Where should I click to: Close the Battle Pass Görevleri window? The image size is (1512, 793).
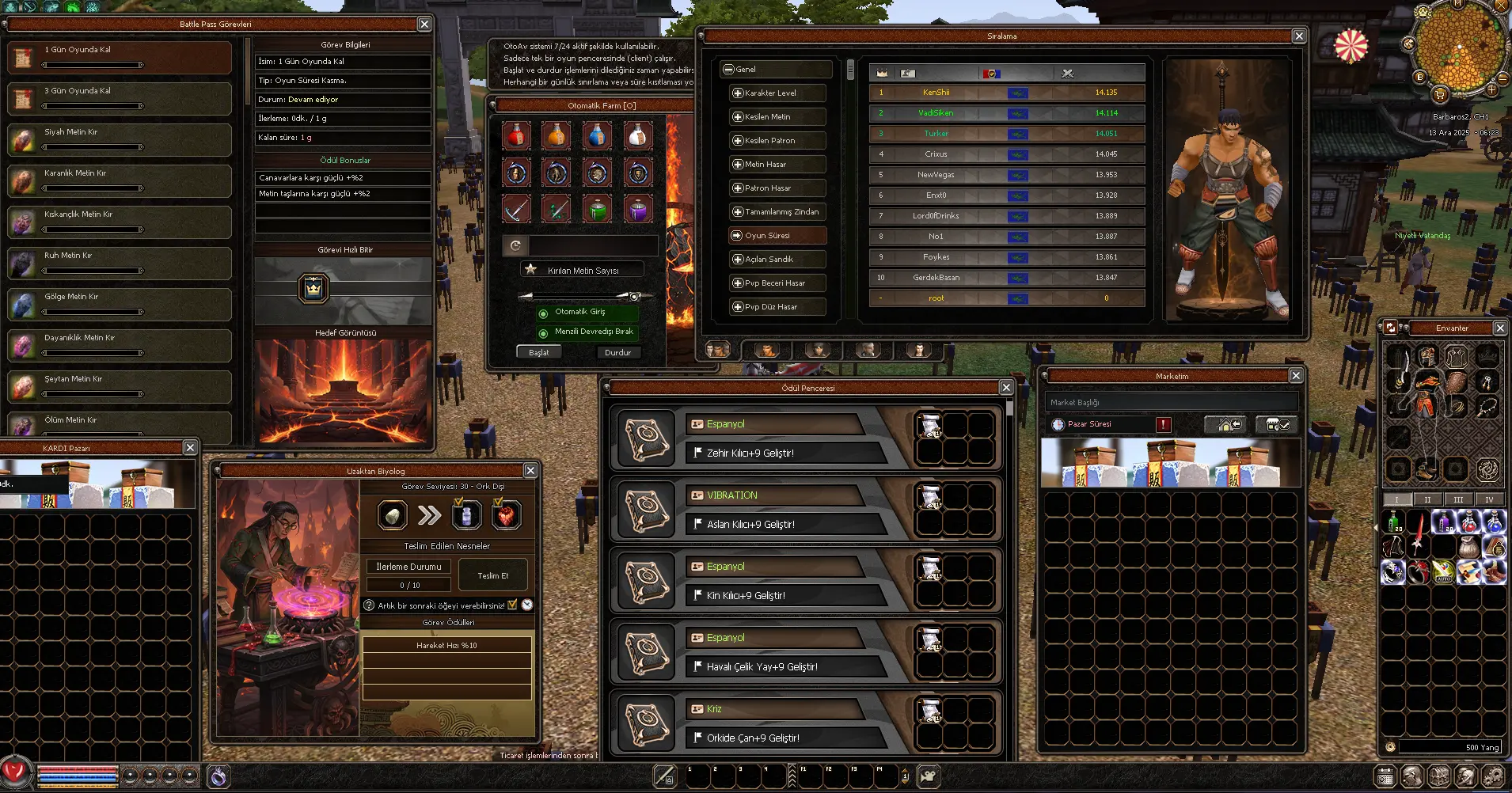click(424, 25)
